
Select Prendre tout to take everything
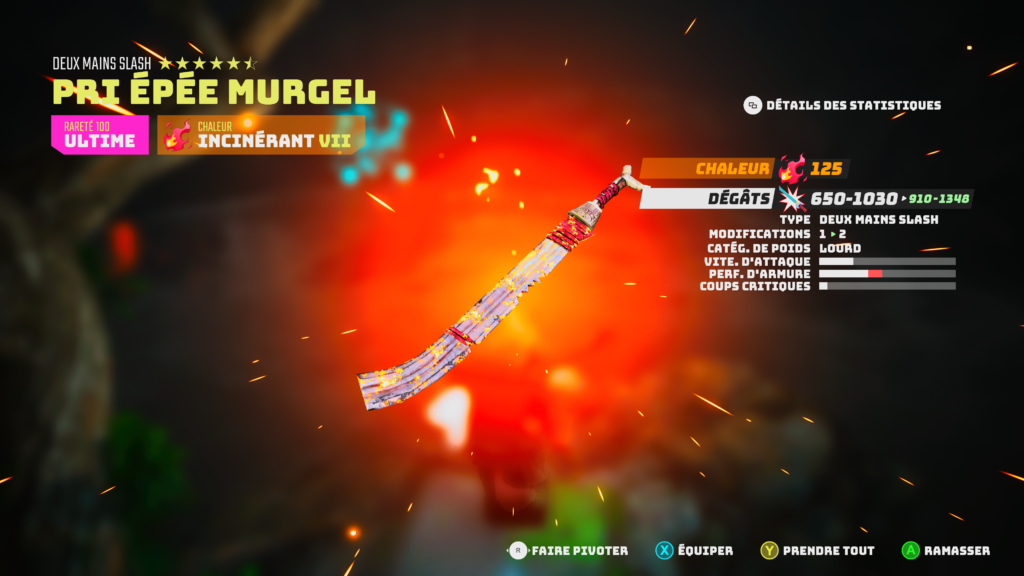click(x=817, y=550)
